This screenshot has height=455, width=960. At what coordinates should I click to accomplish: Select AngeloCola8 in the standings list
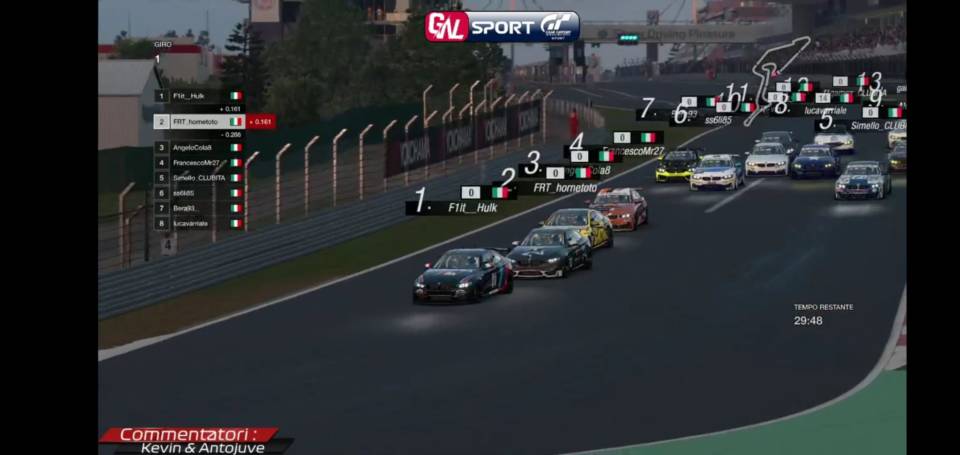click(x=198, y=147)
